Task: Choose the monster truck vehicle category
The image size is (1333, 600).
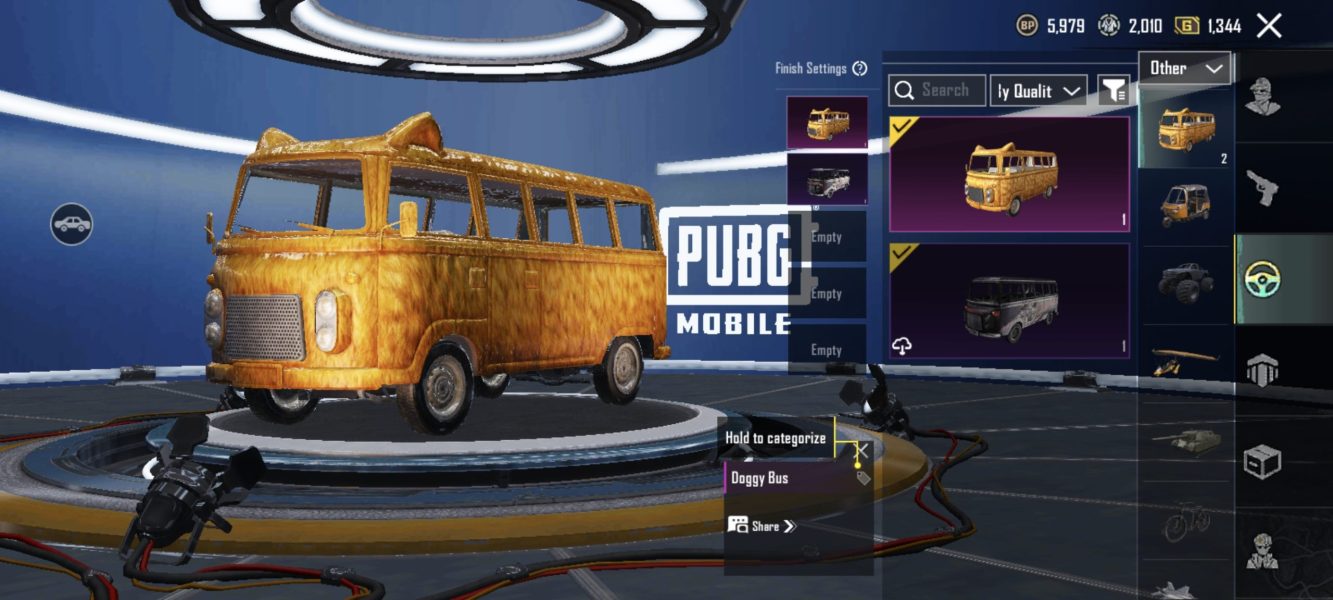Action: pos(1185,282)
